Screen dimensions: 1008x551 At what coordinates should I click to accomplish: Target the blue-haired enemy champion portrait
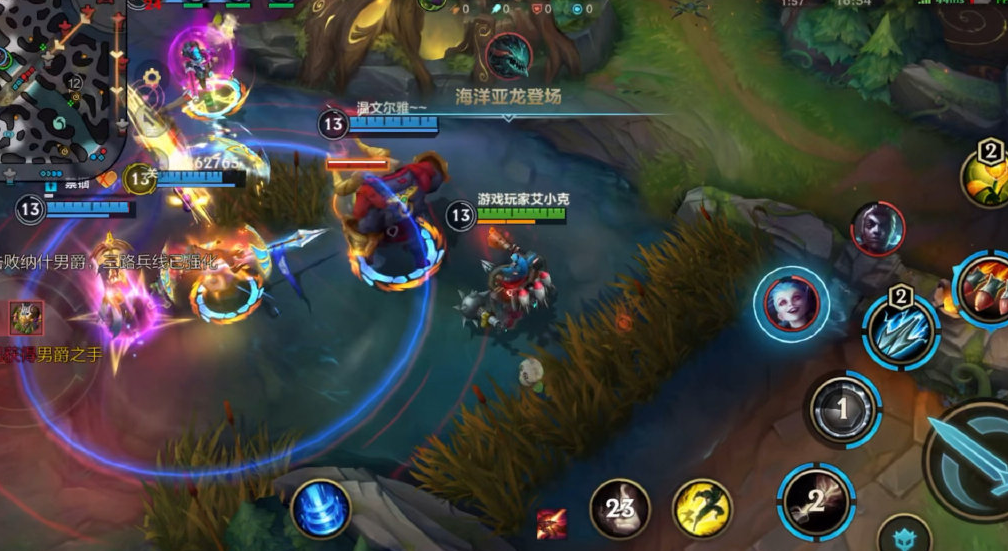pyautogui.click(x=791, y=301)
